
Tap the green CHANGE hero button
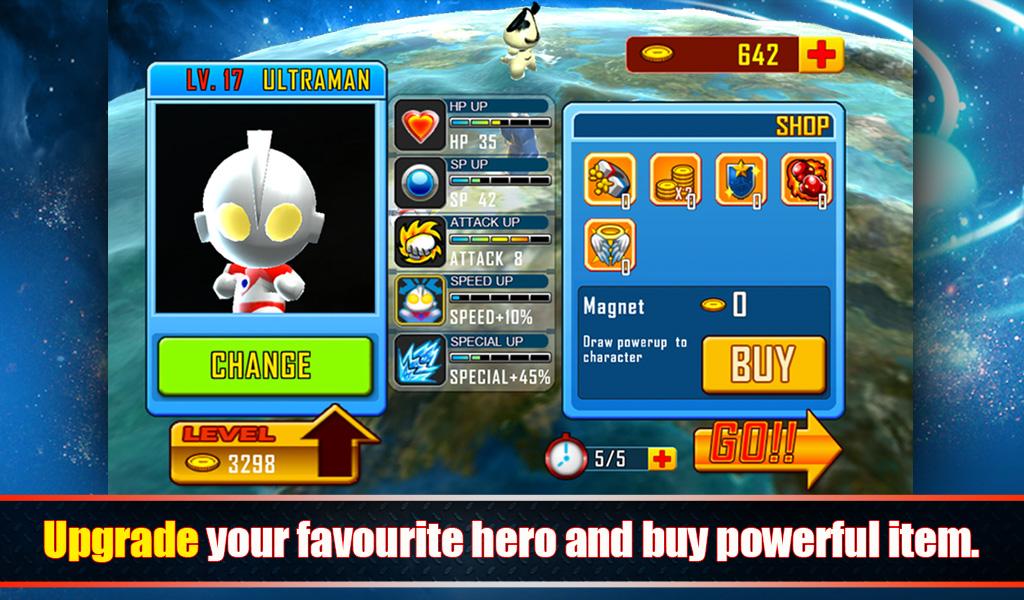[x=265, y=365]
